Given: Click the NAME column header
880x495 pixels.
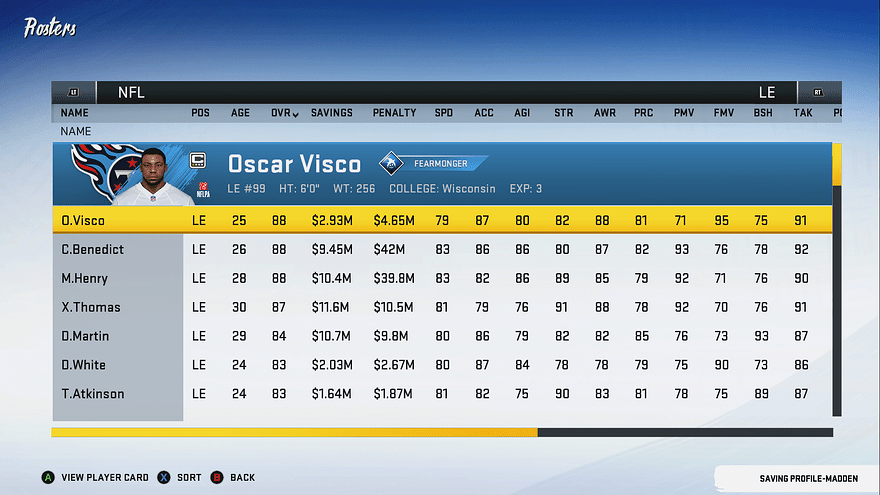Looking at the screenshot, I should 75,113.
